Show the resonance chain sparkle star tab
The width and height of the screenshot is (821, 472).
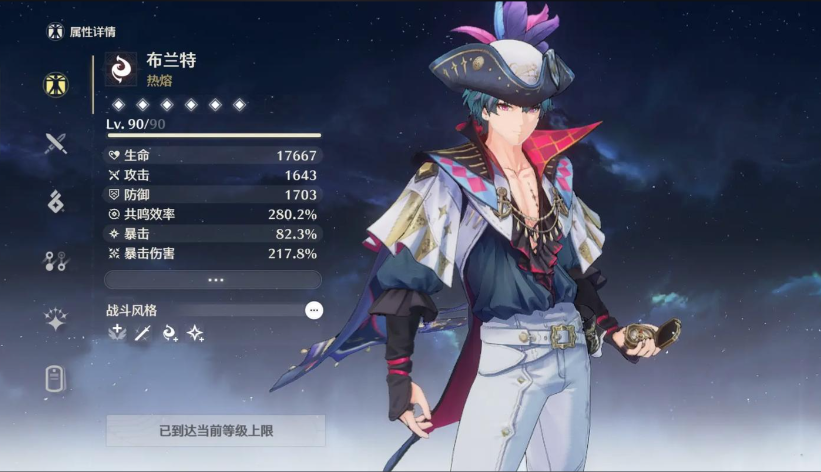point(56,320)
